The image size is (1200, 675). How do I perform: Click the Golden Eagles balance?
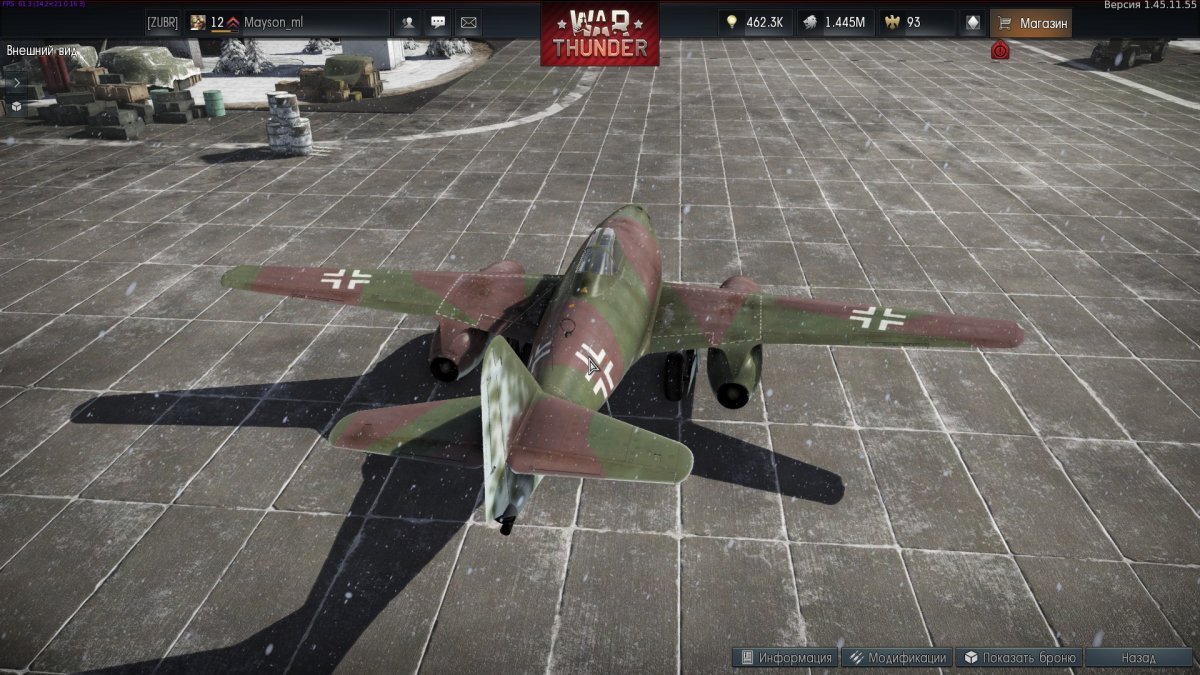[x=915, y=22]
